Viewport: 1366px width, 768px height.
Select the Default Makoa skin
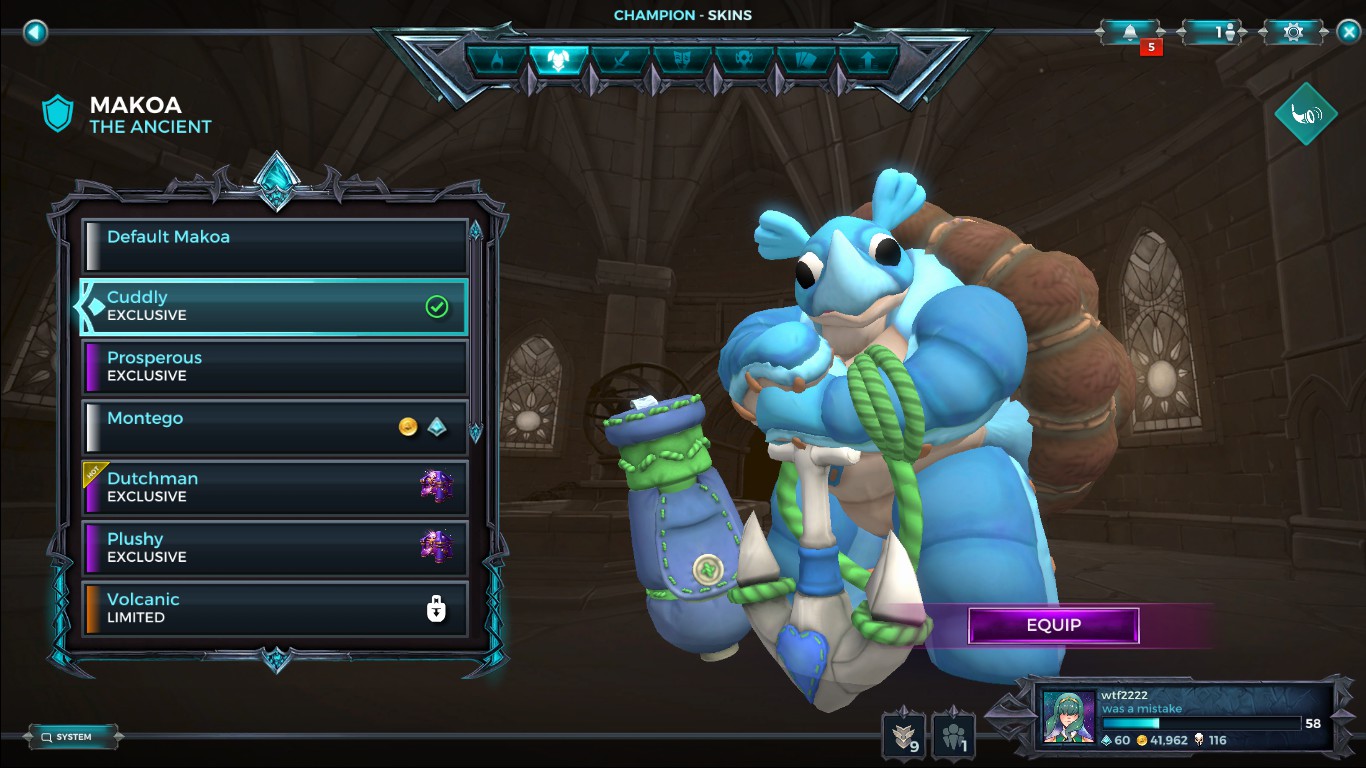point(274,246)
